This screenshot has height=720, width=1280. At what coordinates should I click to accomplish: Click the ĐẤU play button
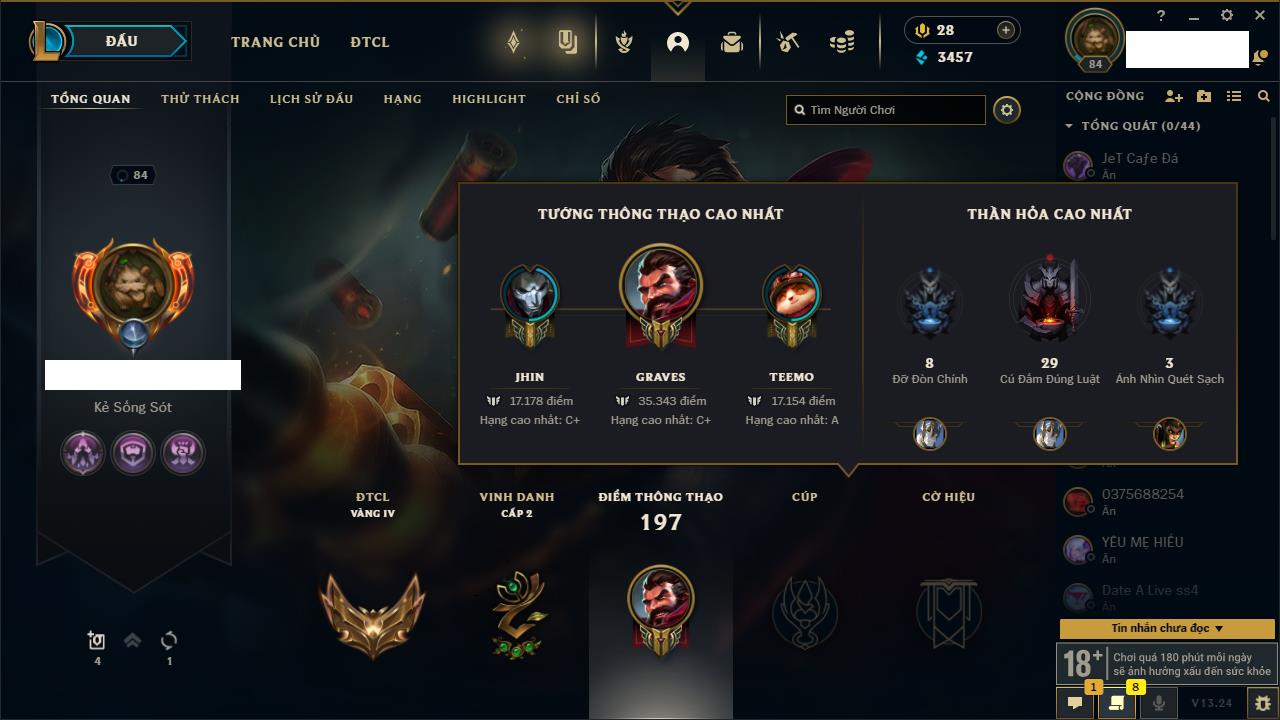(121, 41)
